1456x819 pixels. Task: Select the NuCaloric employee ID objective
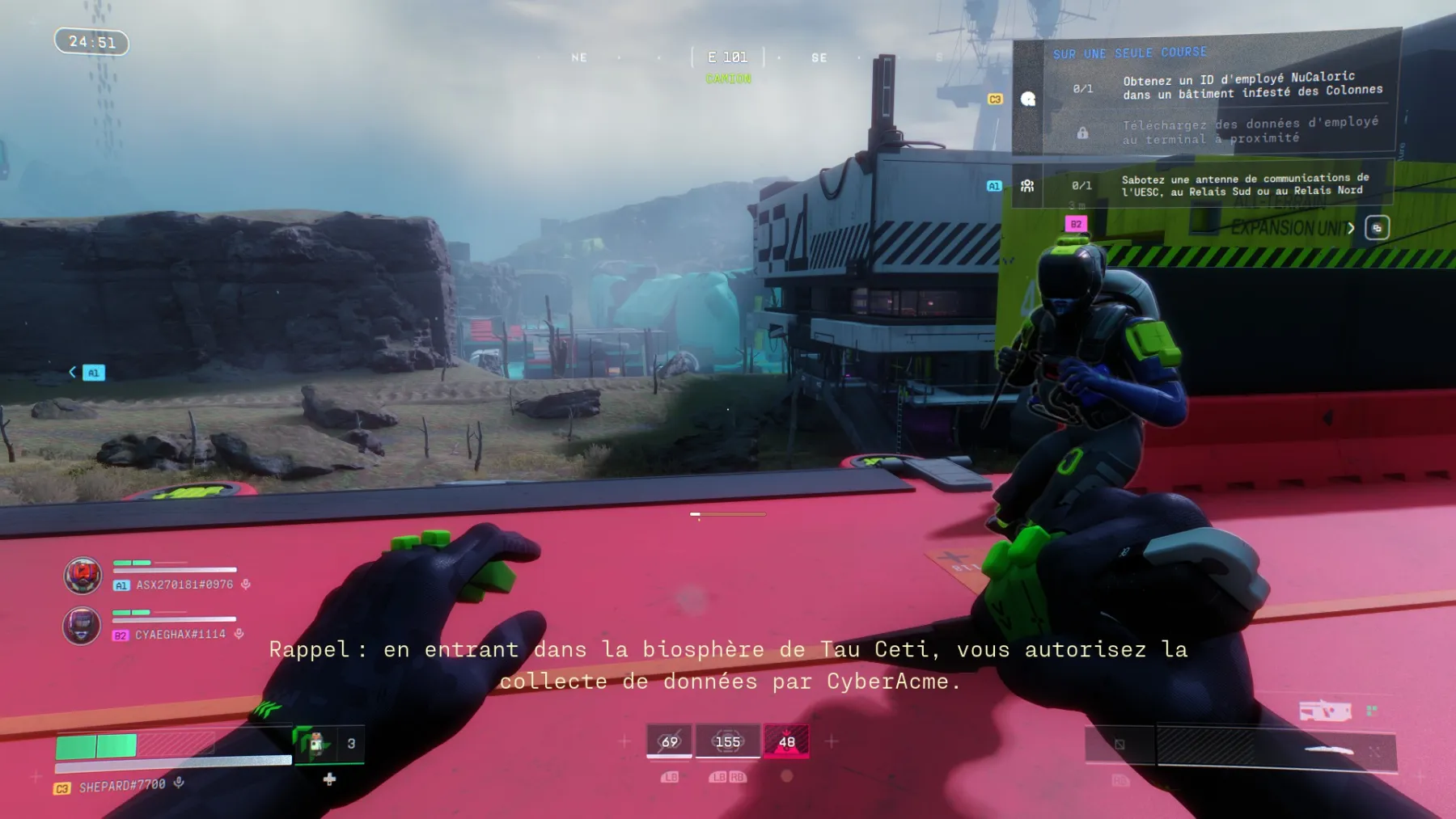(x=1252, y=86)
